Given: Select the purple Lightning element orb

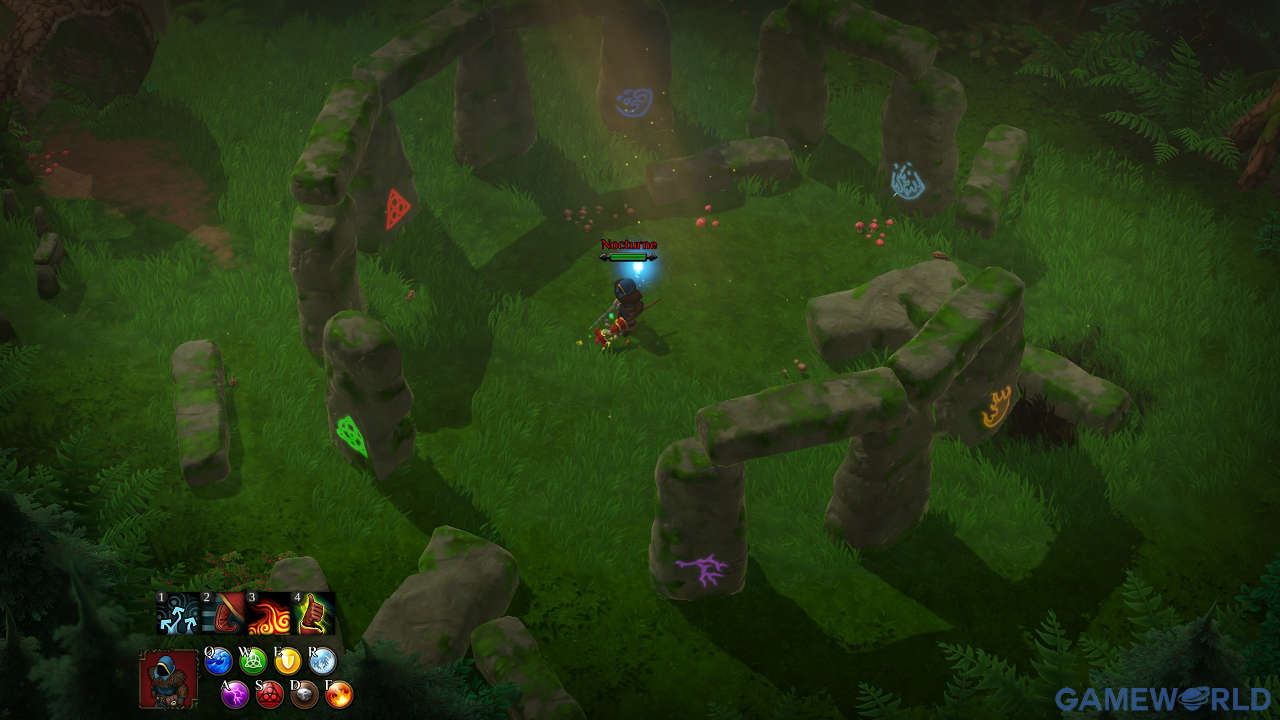Looking at the screenshot, I should point(235,694).
